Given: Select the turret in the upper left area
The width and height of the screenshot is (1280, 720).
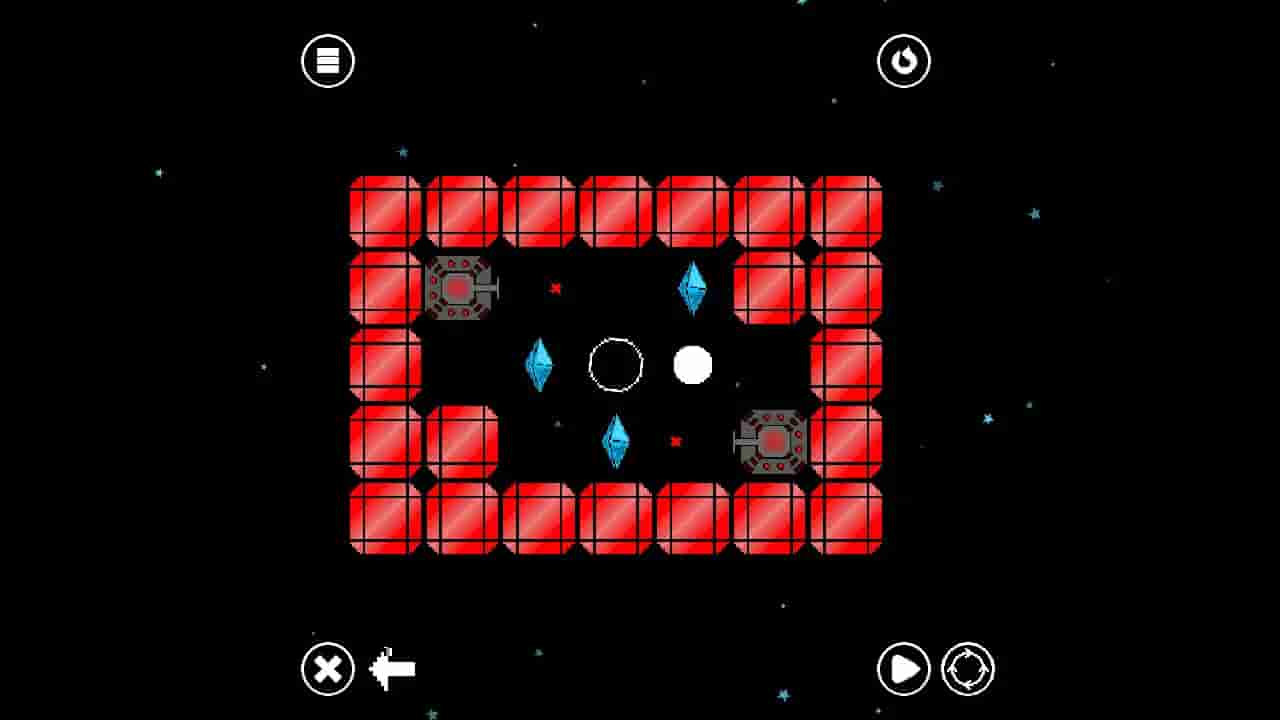Looking at the screenshot, I should click(x=460, y=290).
